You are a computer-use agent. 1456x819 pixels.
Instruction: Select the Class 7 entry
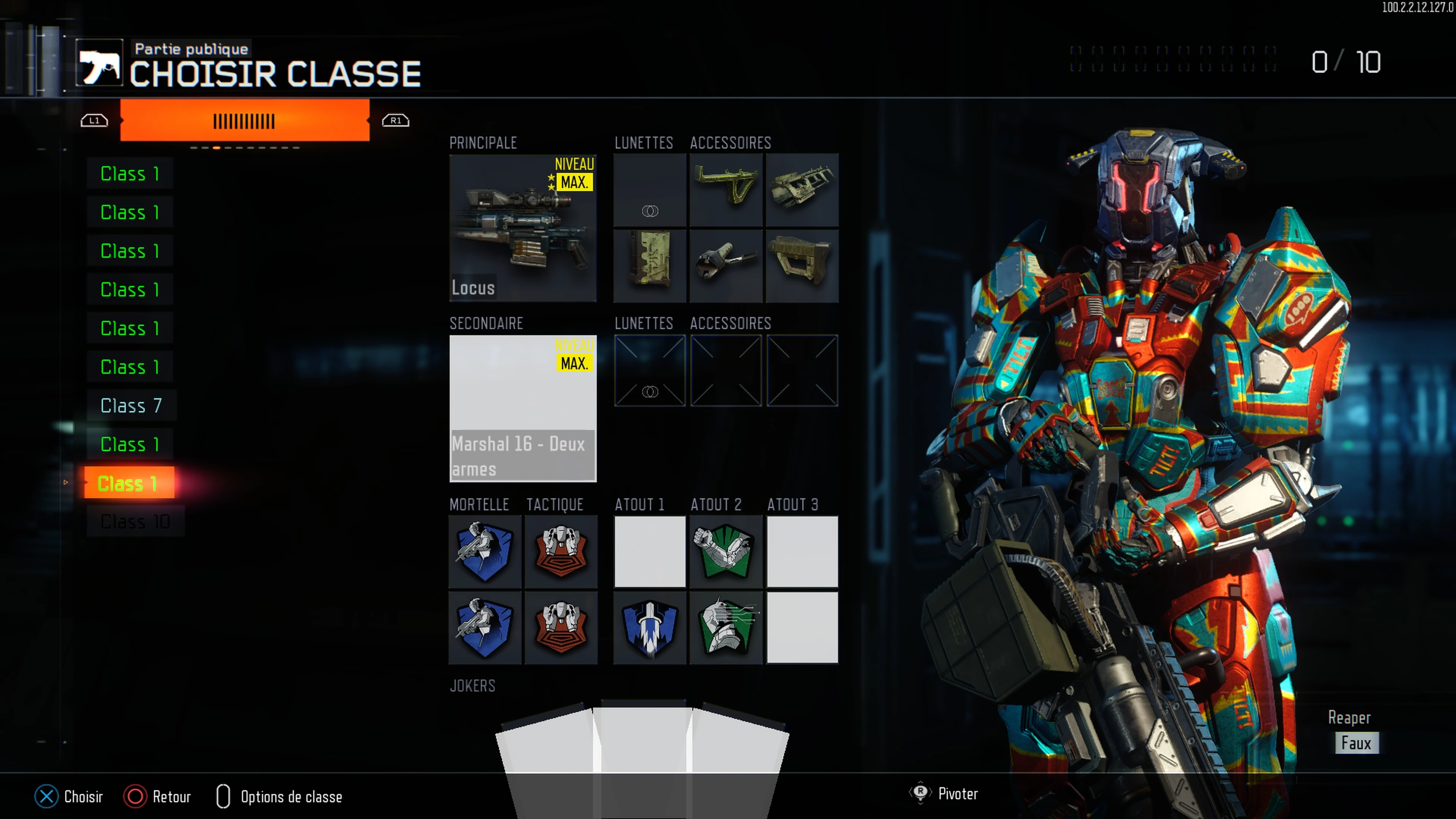point(131,405)
